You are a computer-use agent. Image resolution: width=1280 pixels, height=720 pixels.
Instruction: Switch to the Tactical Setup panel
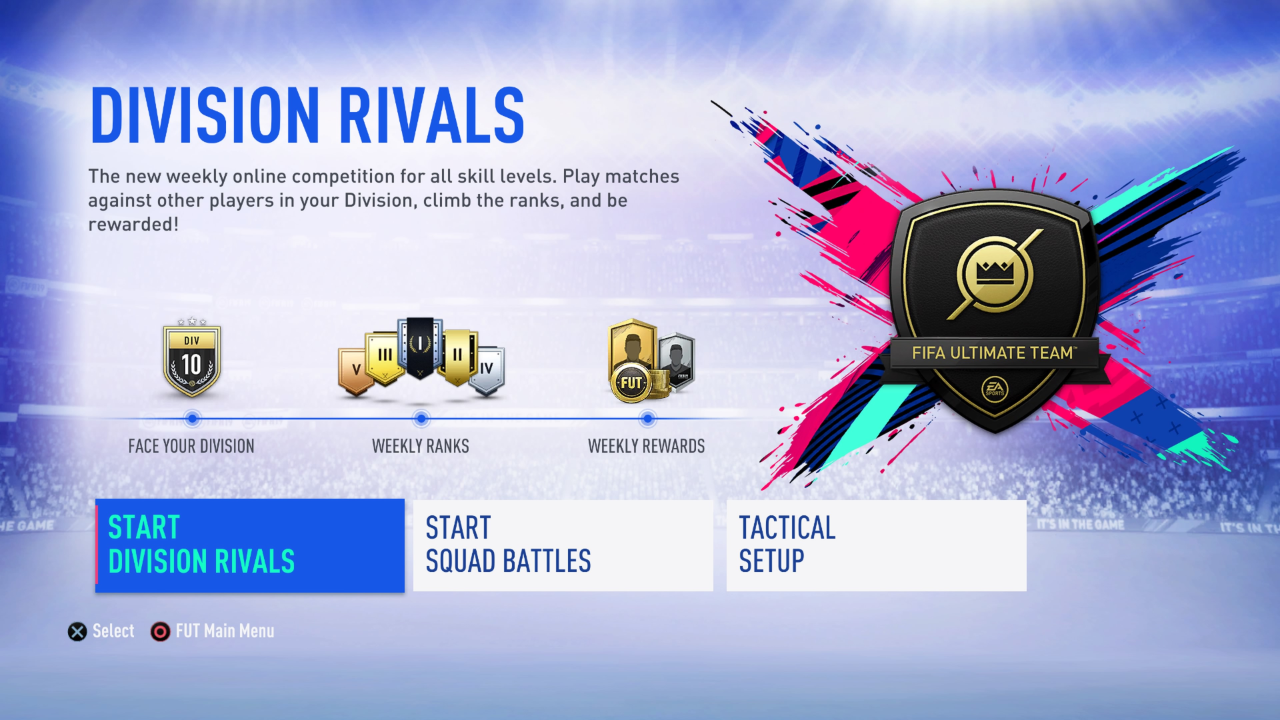[x=876, y=544]
